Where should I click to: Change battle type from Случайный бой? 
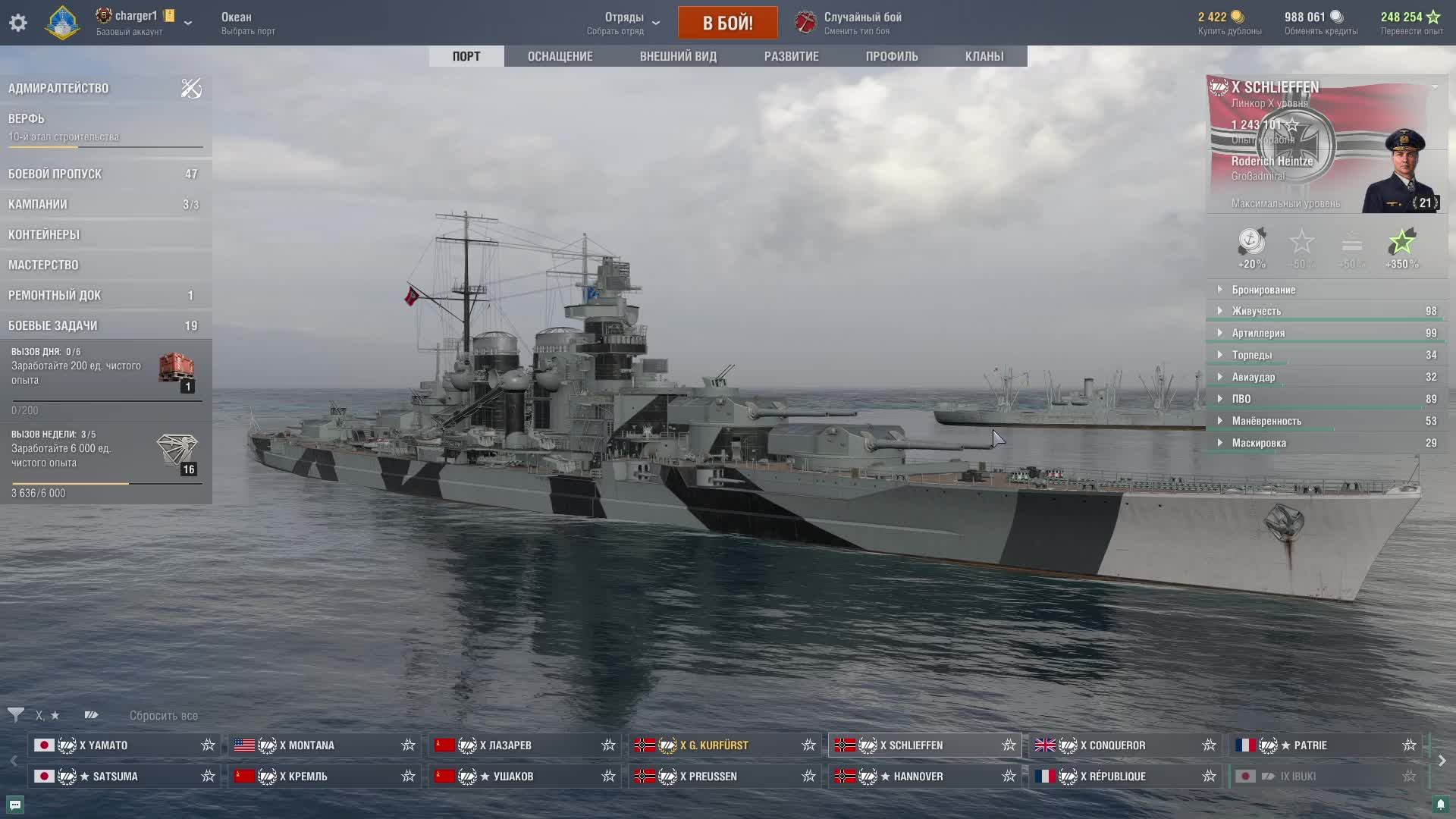pyautogui.click(x=861, y=23)
